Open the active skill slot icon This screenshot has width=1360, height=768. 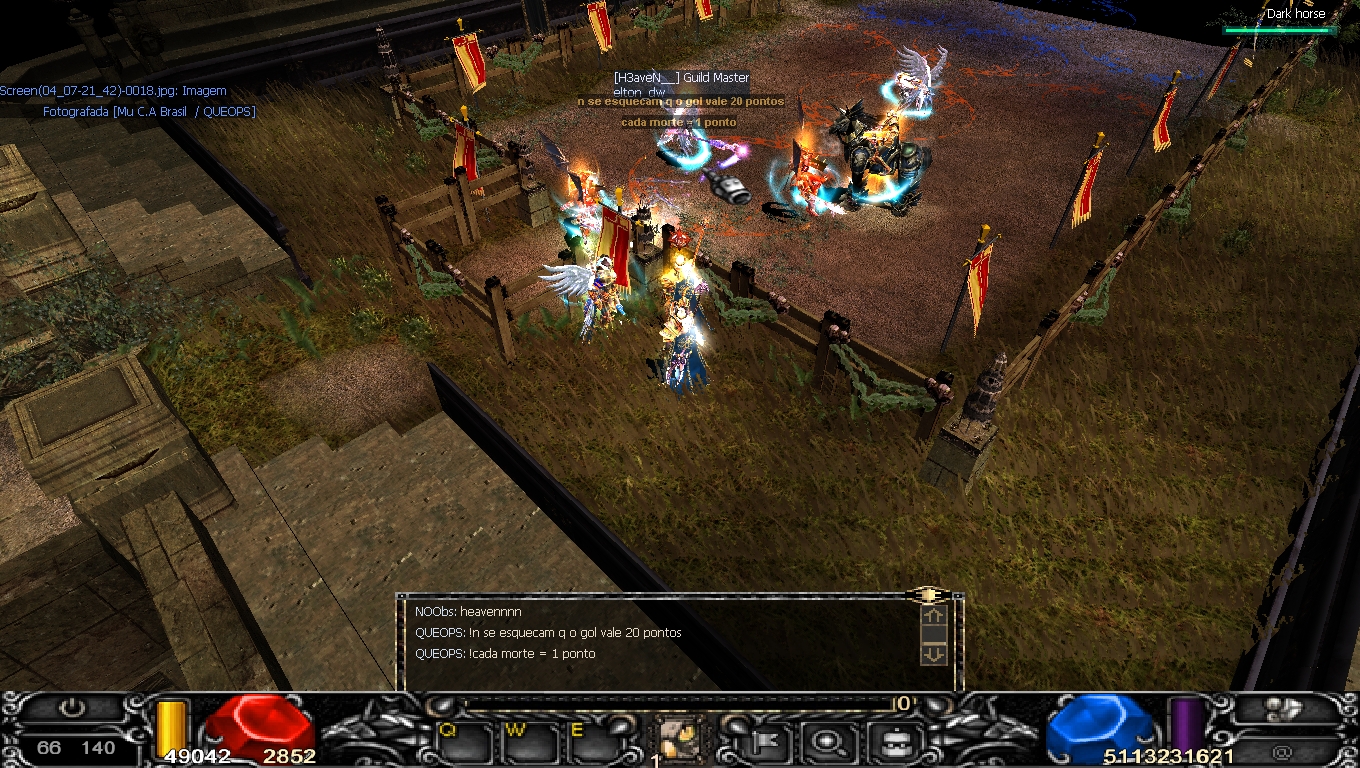pyautogui.click(x=681, y=739)
